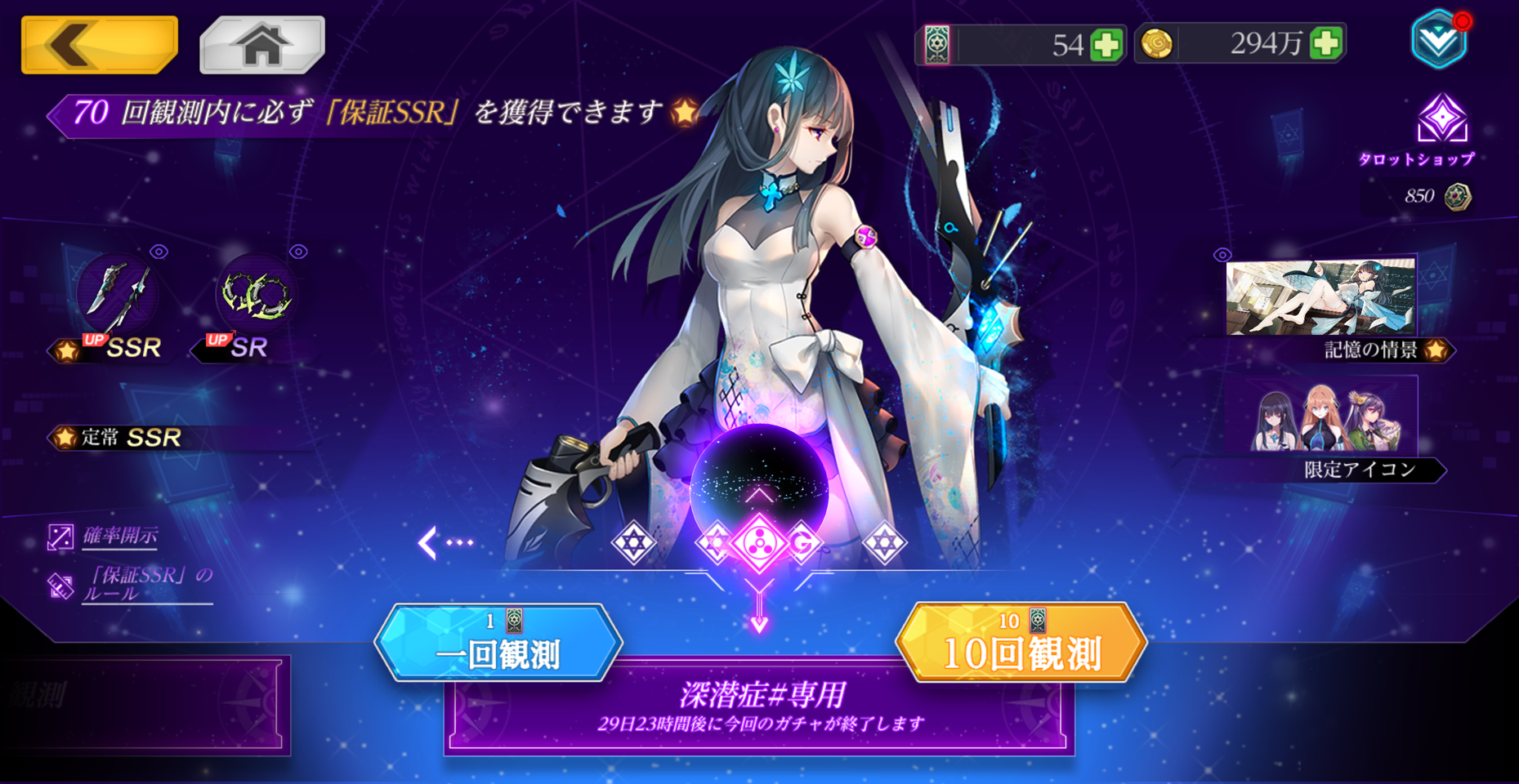View the UP SR ring weapon details
The height and width of the screenshot is (784, 1519).
[x=256, y=294]
